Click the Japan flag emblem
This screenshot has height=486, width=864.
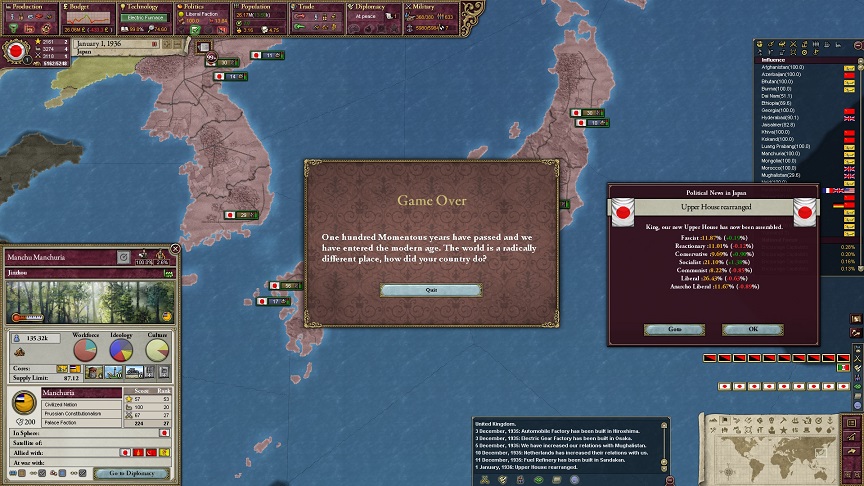(x=16, y=50)
